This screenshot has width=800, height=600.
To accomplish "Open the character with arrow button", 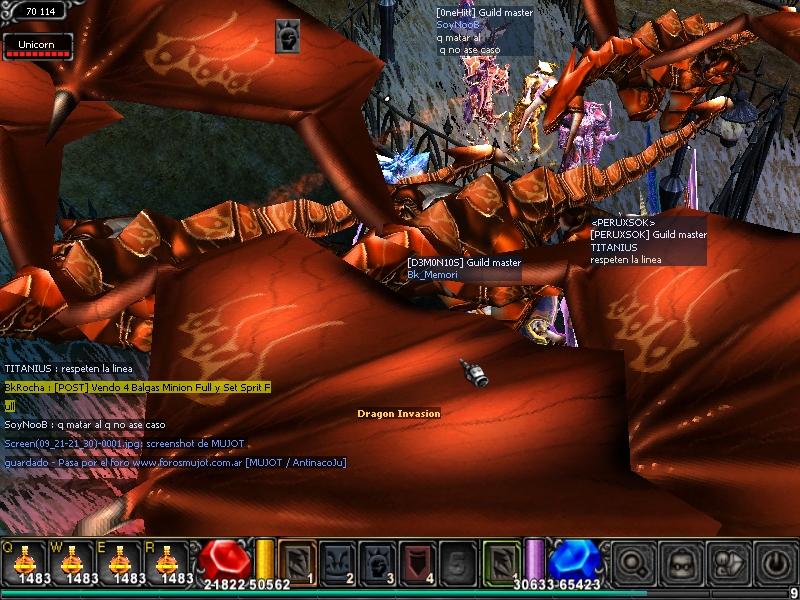I will pyautogui.click(x=729, y=560).
